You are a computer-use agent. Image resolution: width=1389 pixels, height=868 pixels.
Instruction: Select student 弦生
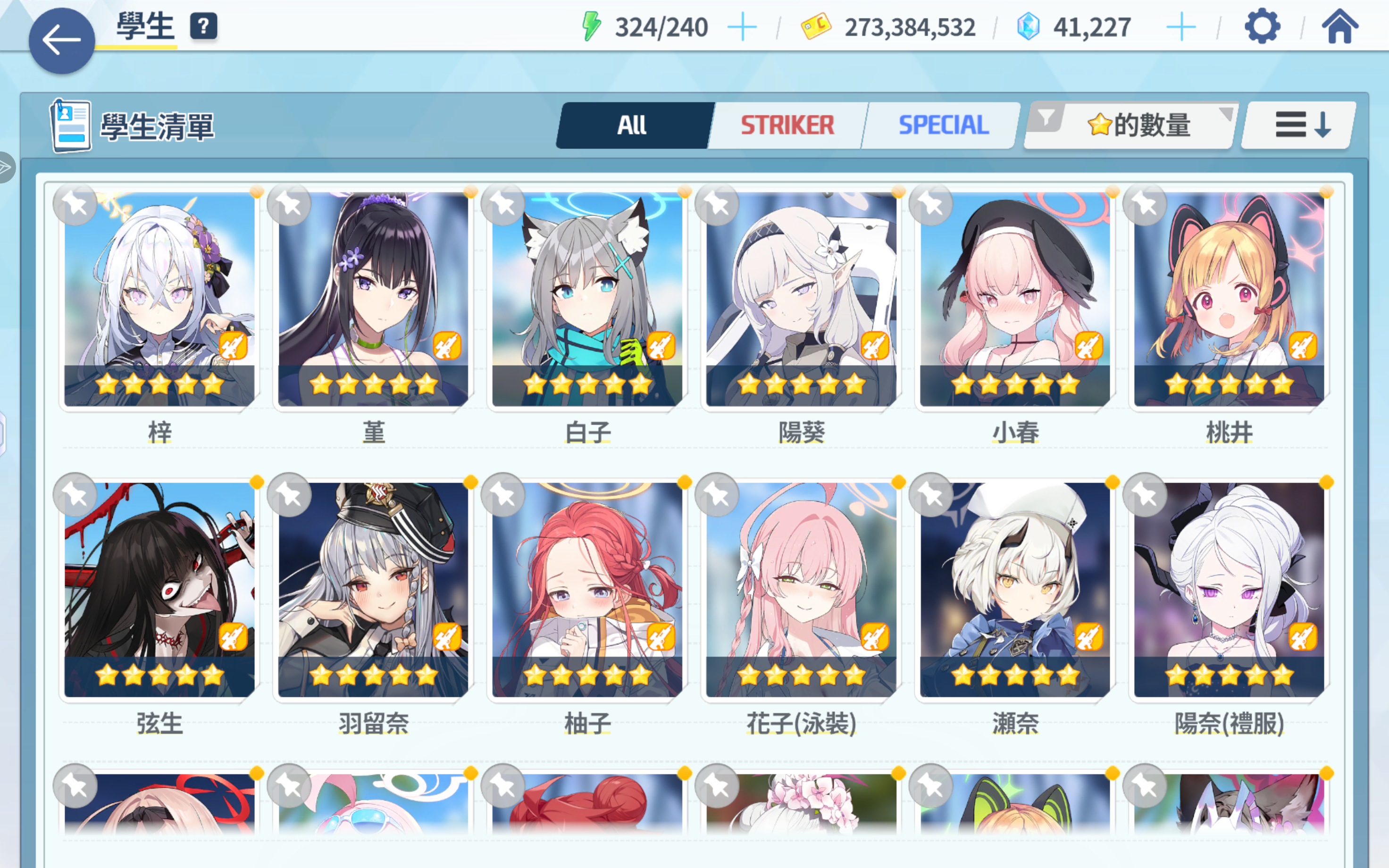pyautogui.click(x=159, y=590)
